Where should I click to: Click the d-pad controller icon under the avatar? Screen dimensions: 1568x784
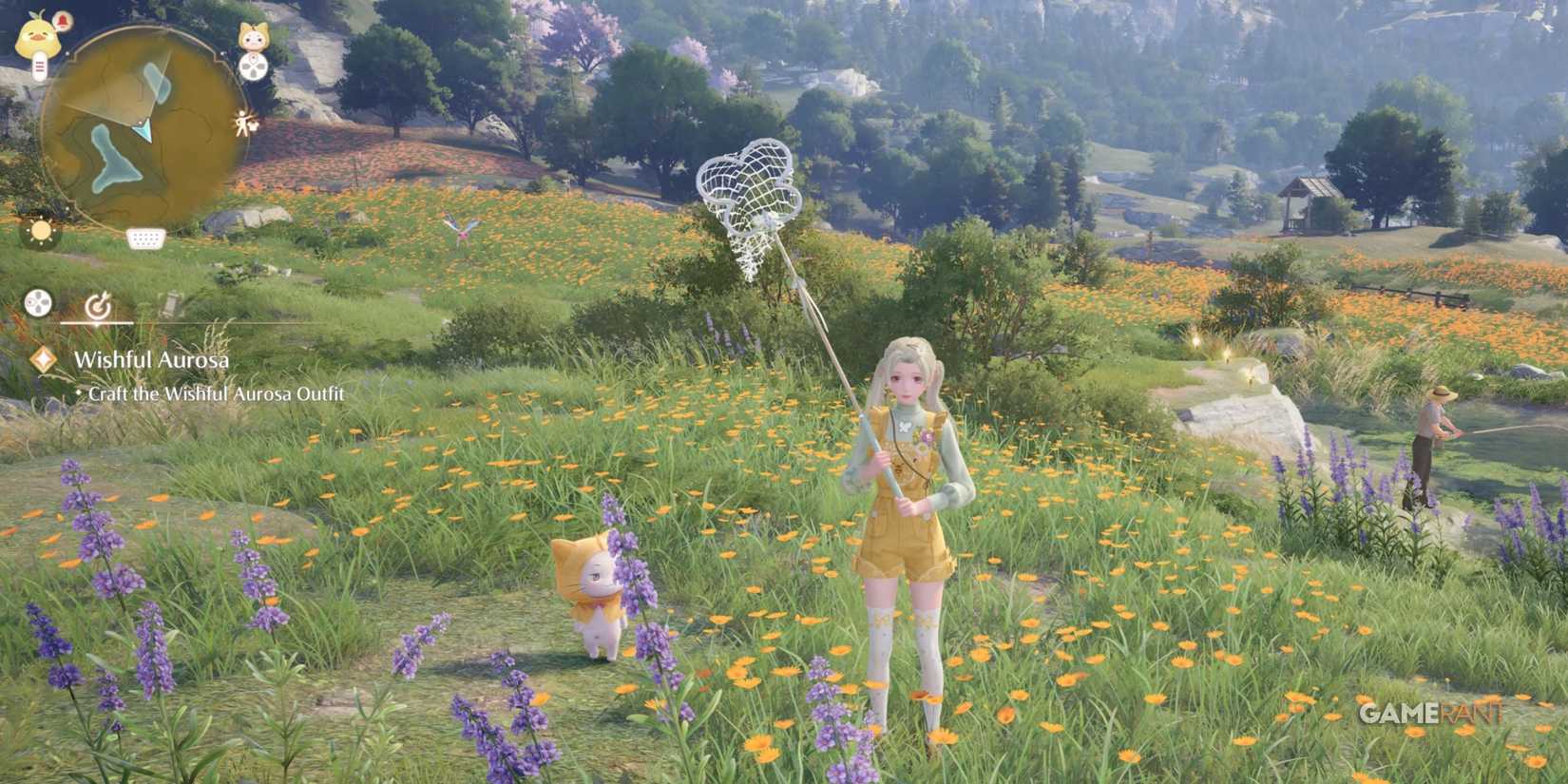click(x=252, y=66)
